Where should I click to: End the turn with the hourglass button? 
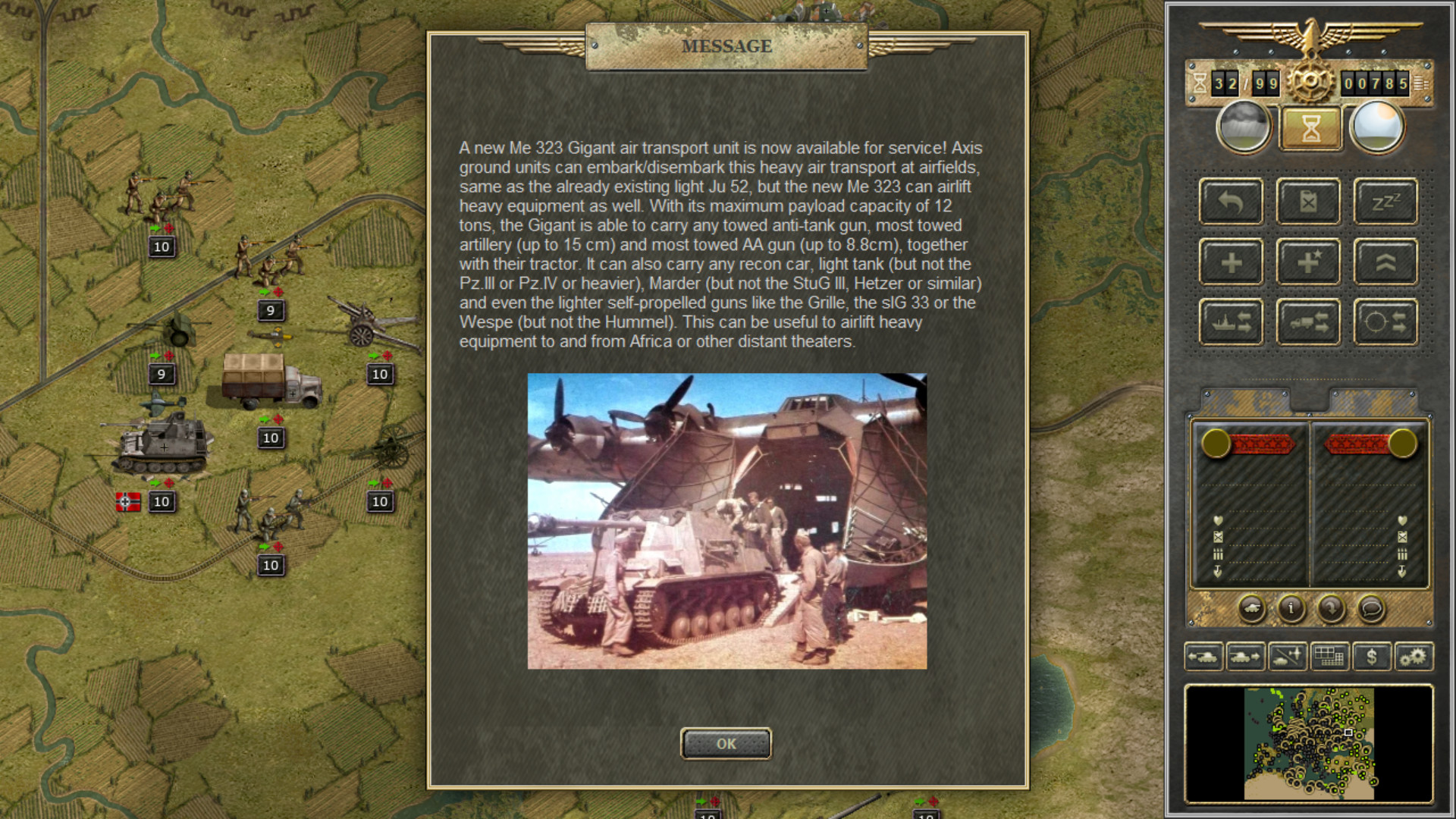coord(1309,127)
